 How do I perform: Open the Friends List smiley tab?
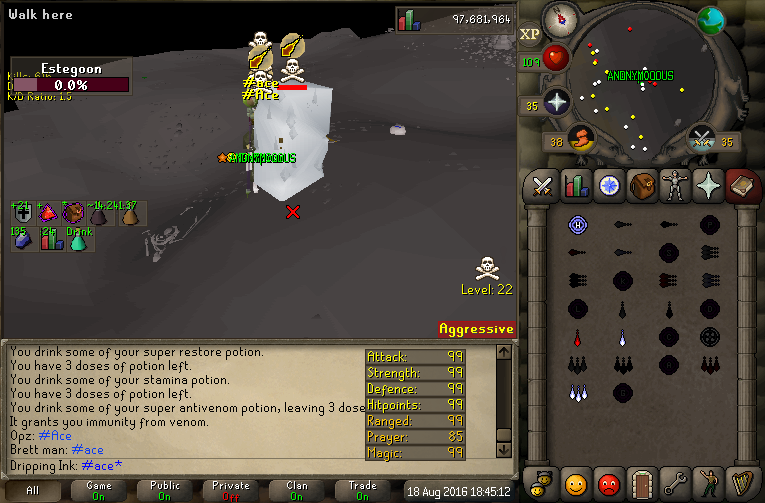[575, 484]
